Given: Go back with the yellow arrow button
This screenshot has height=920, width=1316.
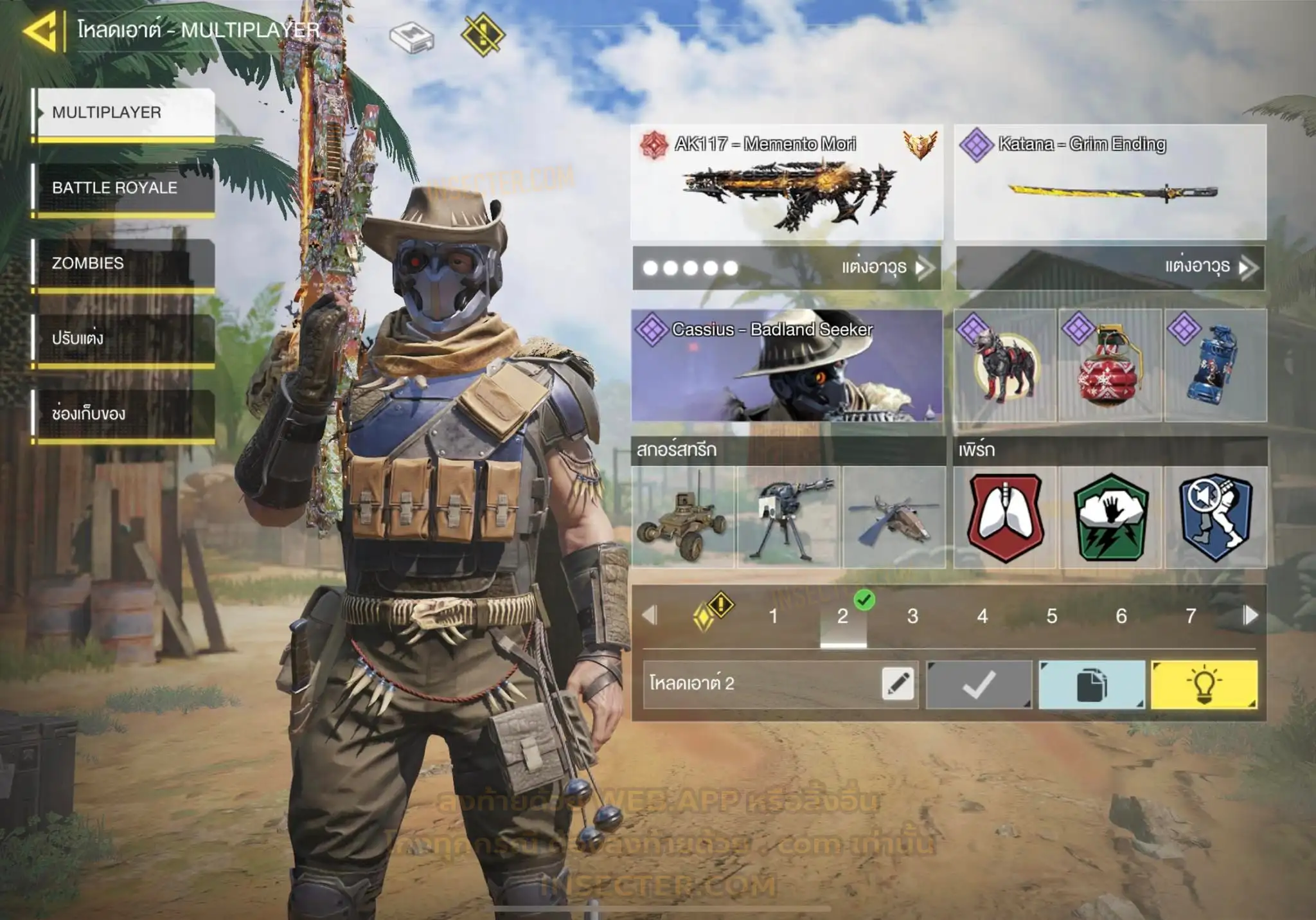Looking at the screenshot, I should pyautogui.click(x=42, y=31).
